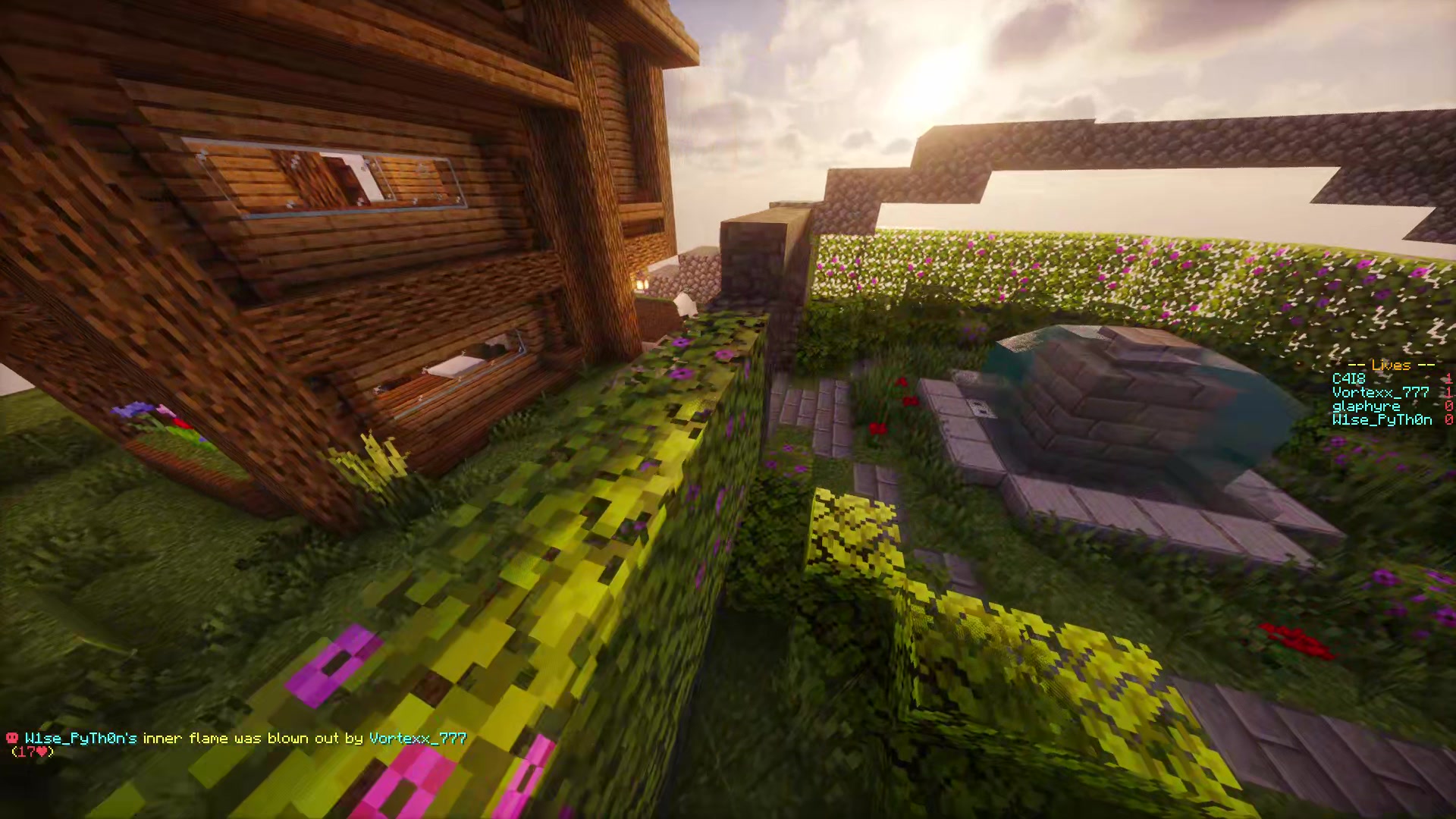1456x819 pixels.
Task: Click the red zero beside W1se_PyTh0n
Action: point(1450,419)
